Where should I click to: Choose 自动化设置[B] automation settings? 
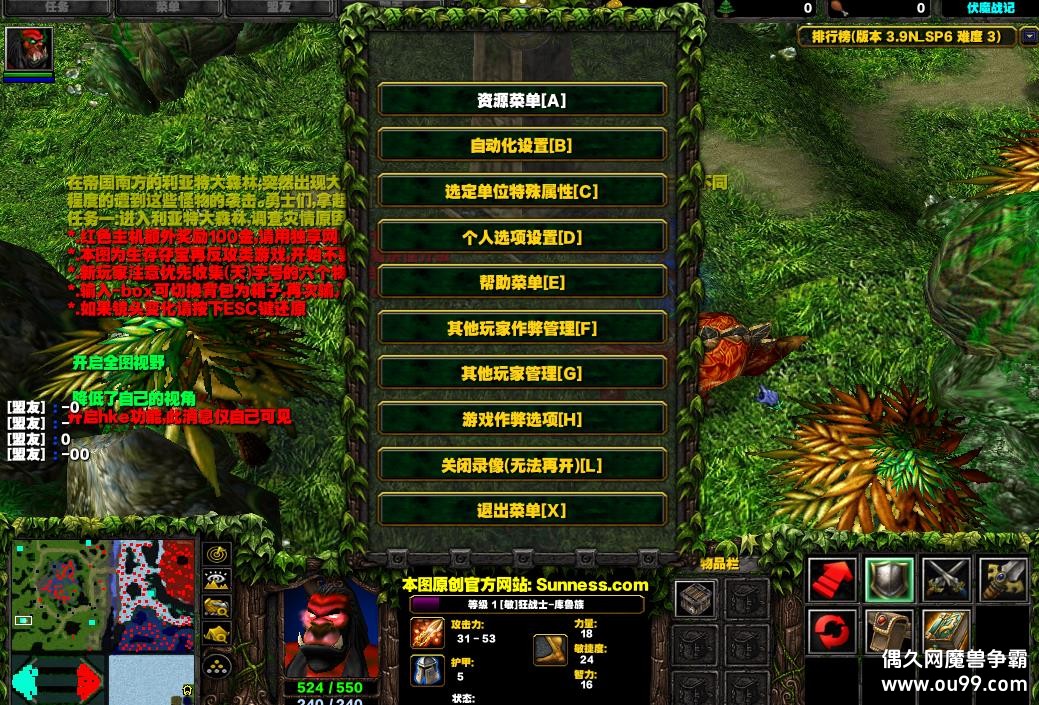[521, 145]
